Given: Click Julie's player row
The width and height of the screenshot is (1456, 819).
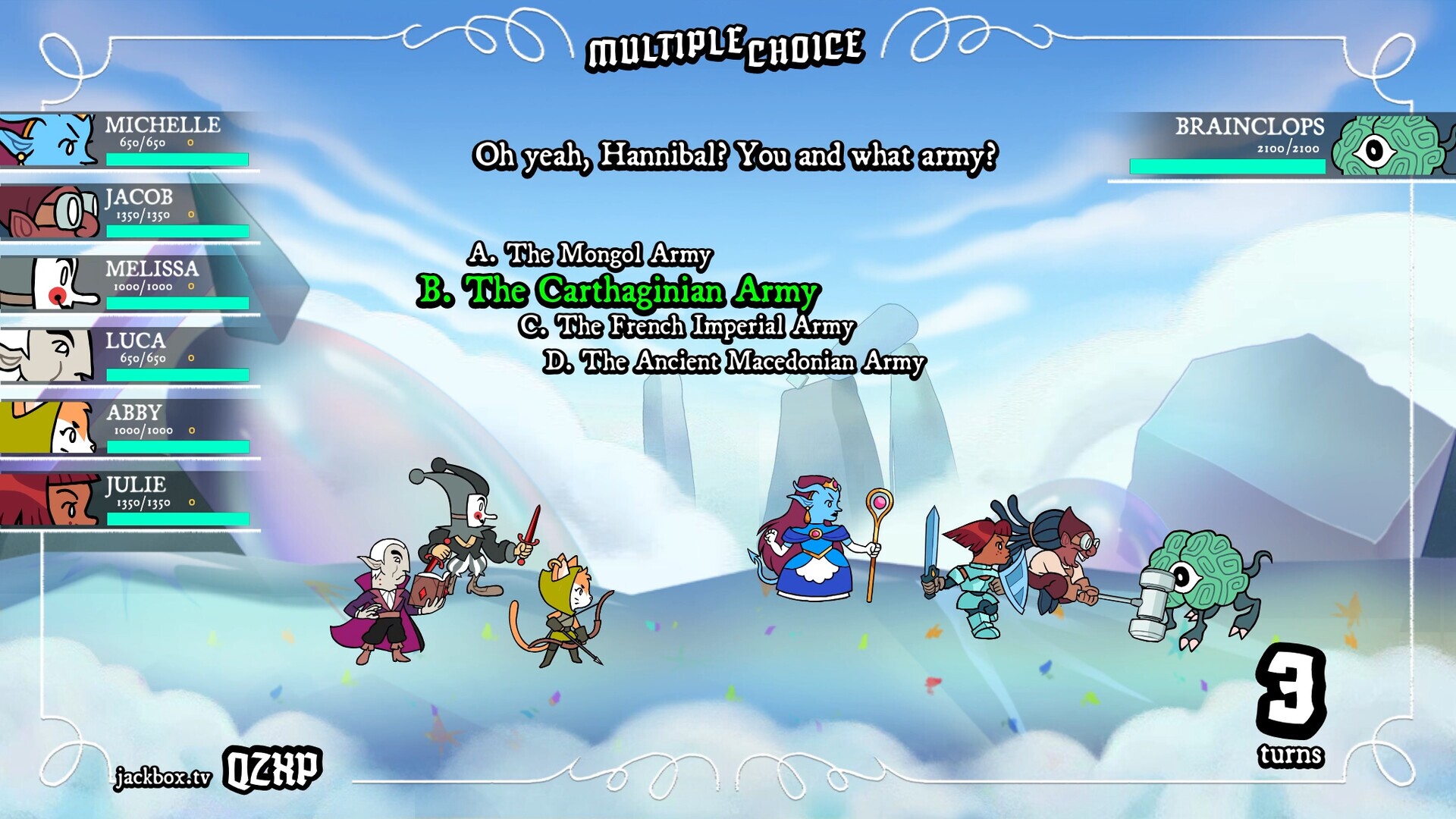Looking at the screenshot, I should click(x=129, y=500).
